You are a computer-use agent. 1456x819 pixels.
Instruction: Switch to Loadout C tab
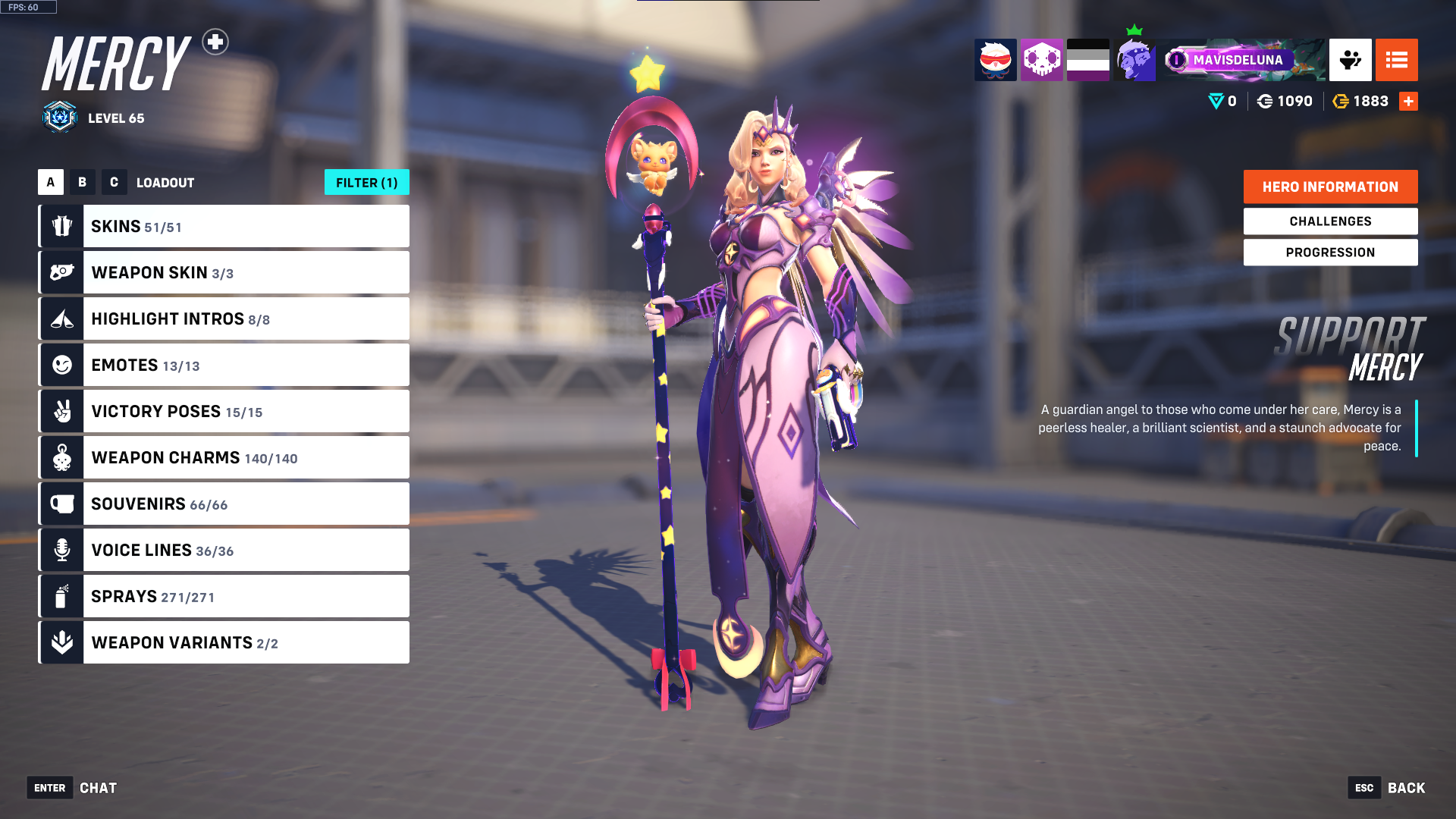114,182
